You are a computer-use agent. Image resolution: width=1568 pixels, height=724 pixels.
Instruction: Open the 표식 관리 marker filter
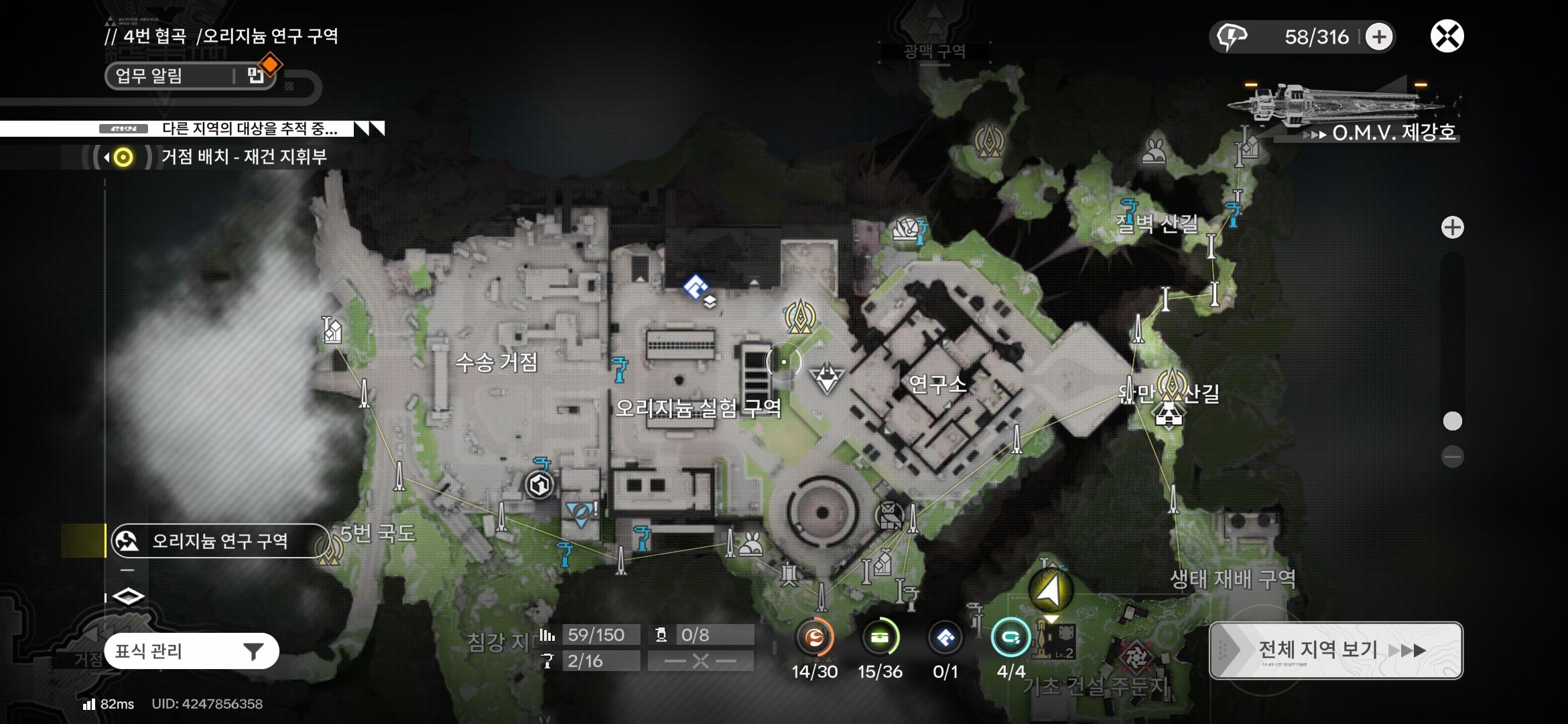[x=192, y=651]
